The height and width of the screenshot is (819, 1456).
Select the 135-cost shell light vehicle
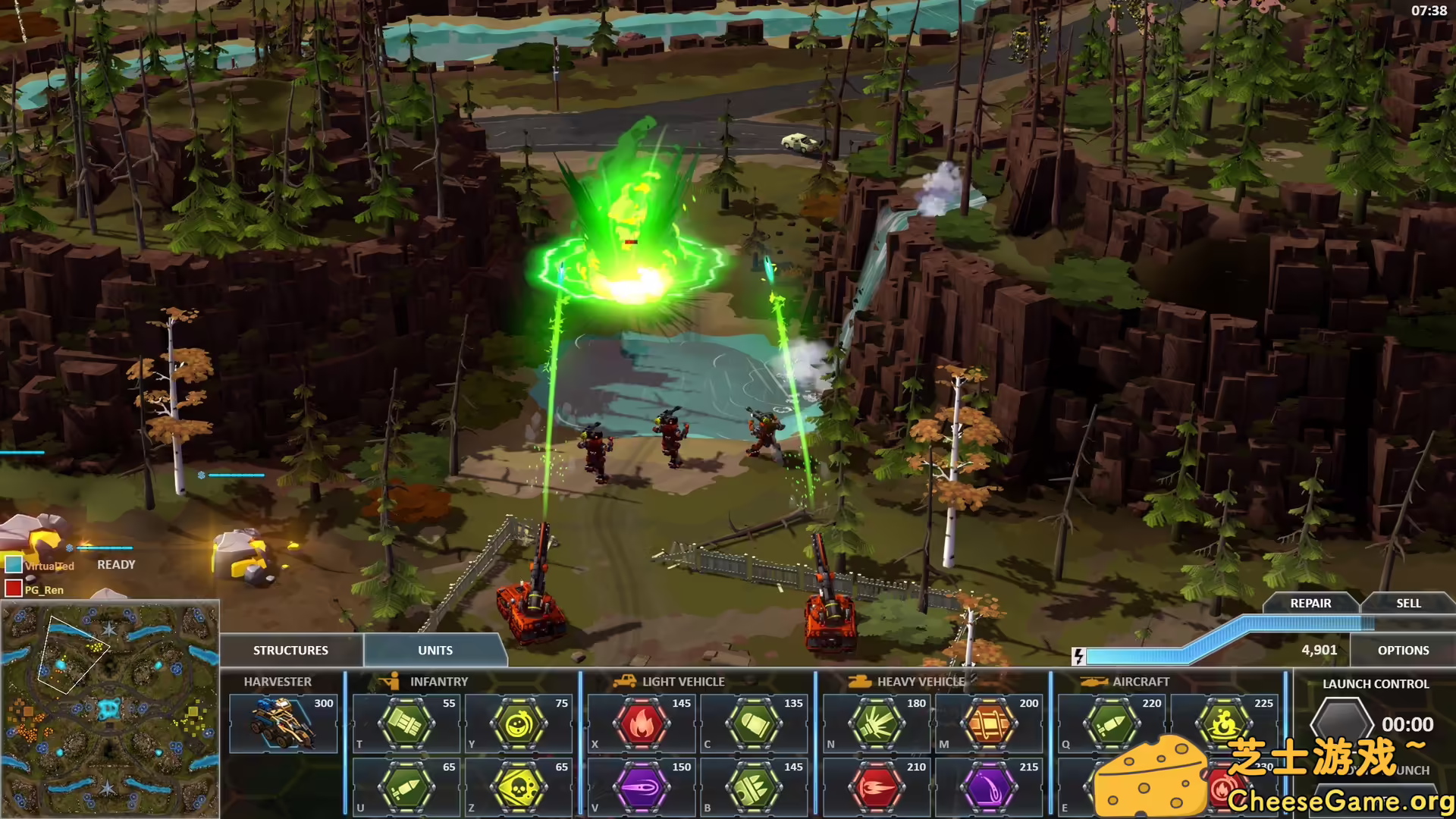(754, 723)
